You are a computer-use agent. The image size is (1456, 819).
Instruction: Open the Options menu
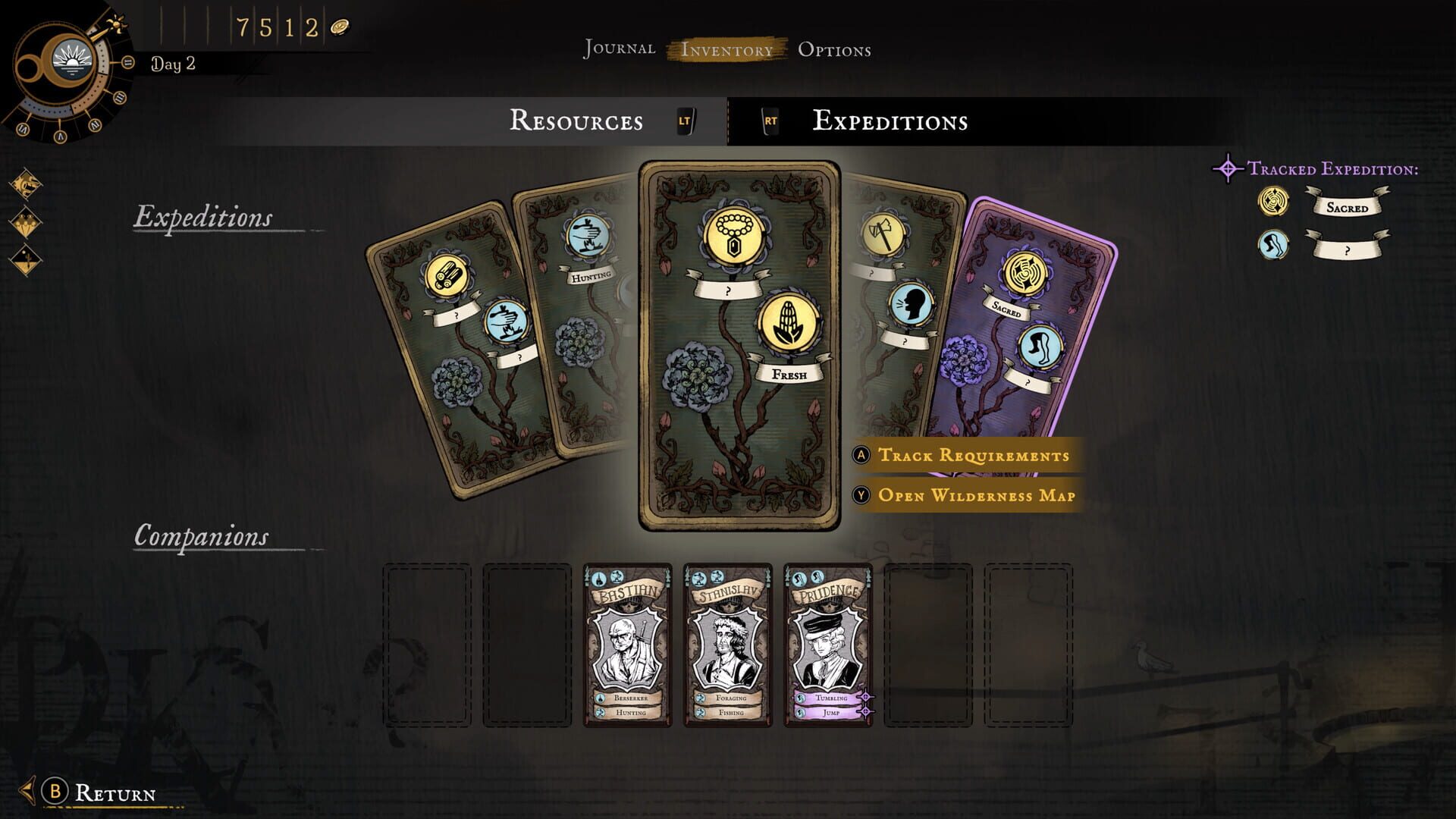click(x=833, y=49)
